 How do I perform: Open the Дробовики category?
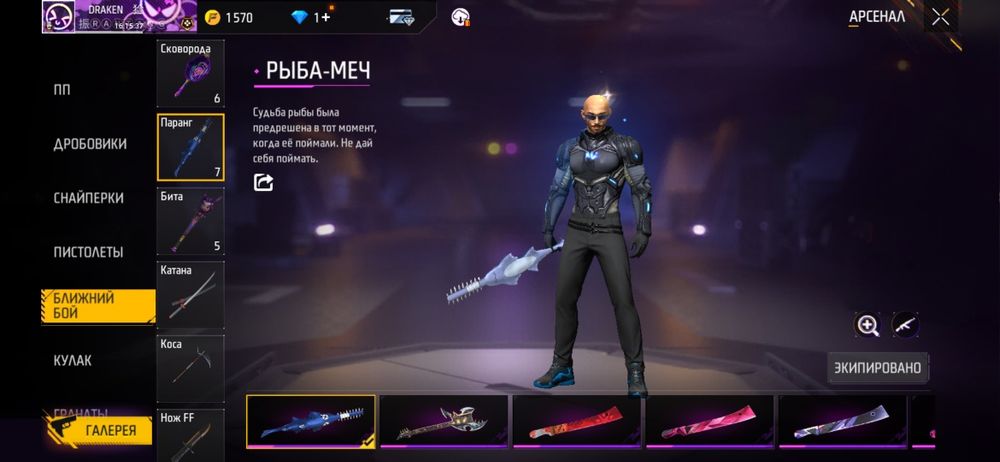90,144
